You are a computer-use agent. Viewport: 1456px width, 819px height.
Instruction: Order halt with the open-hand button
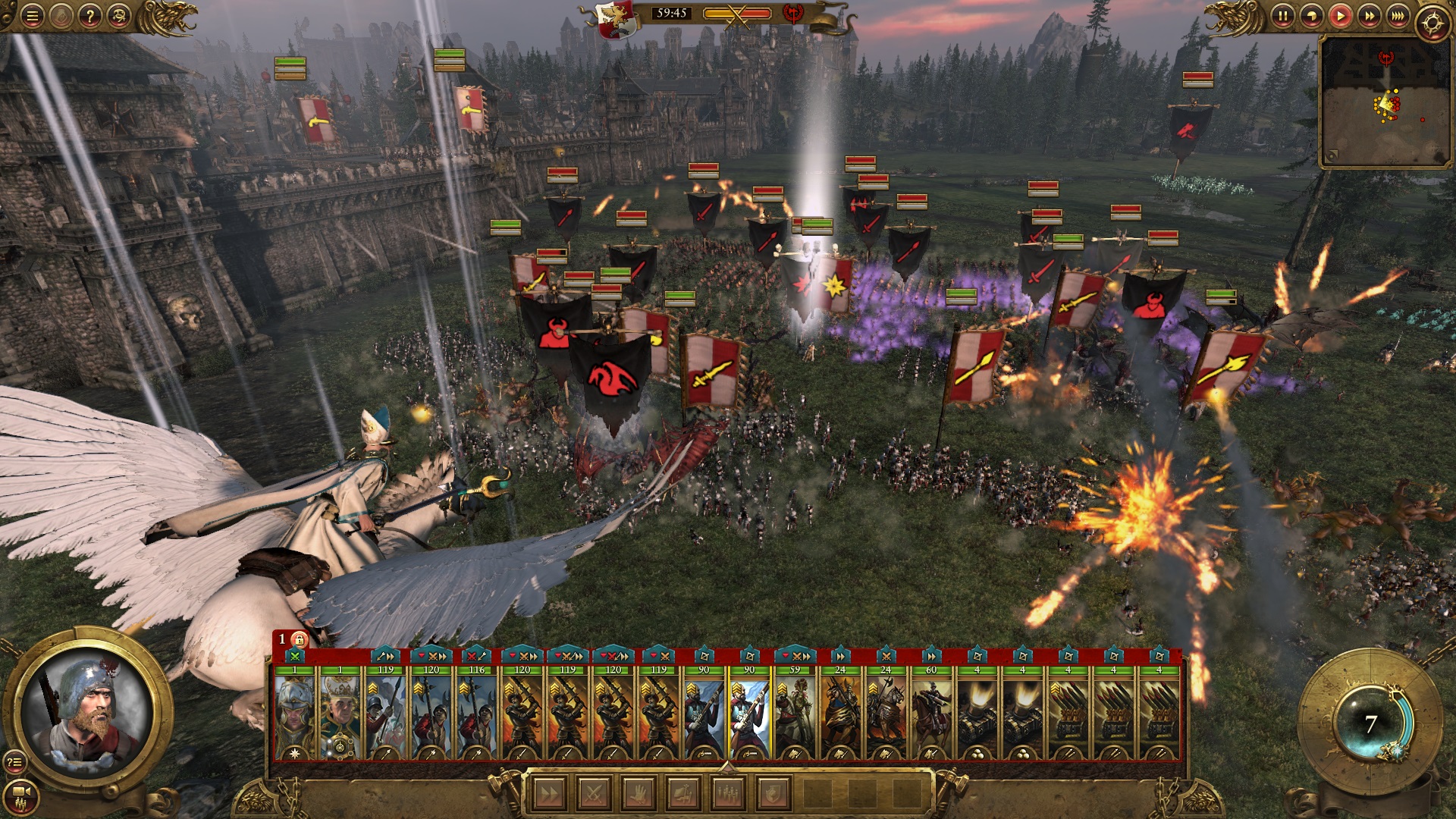[638, 794]
